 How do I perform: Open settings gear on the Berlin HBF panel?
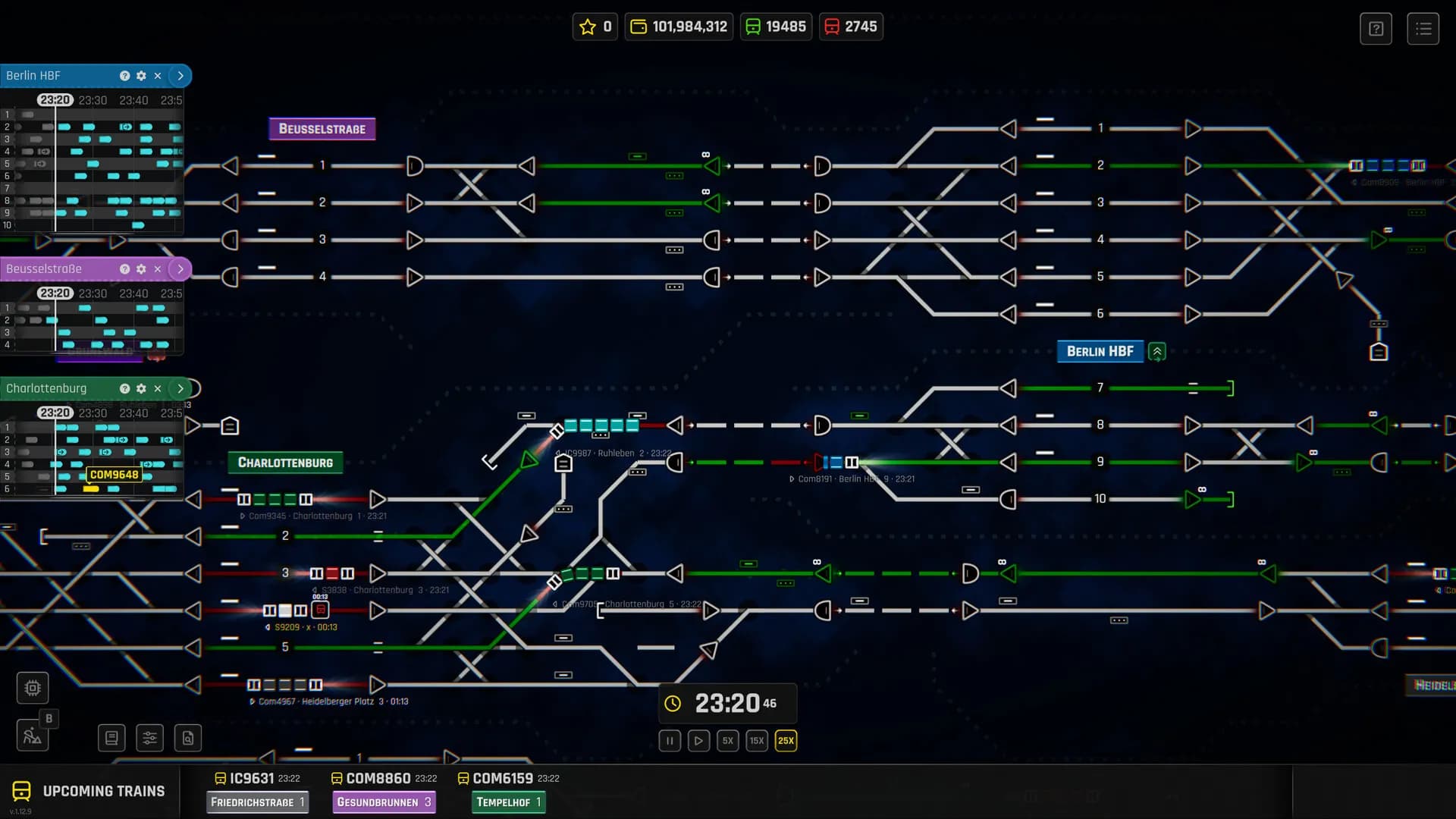(141, 76)
